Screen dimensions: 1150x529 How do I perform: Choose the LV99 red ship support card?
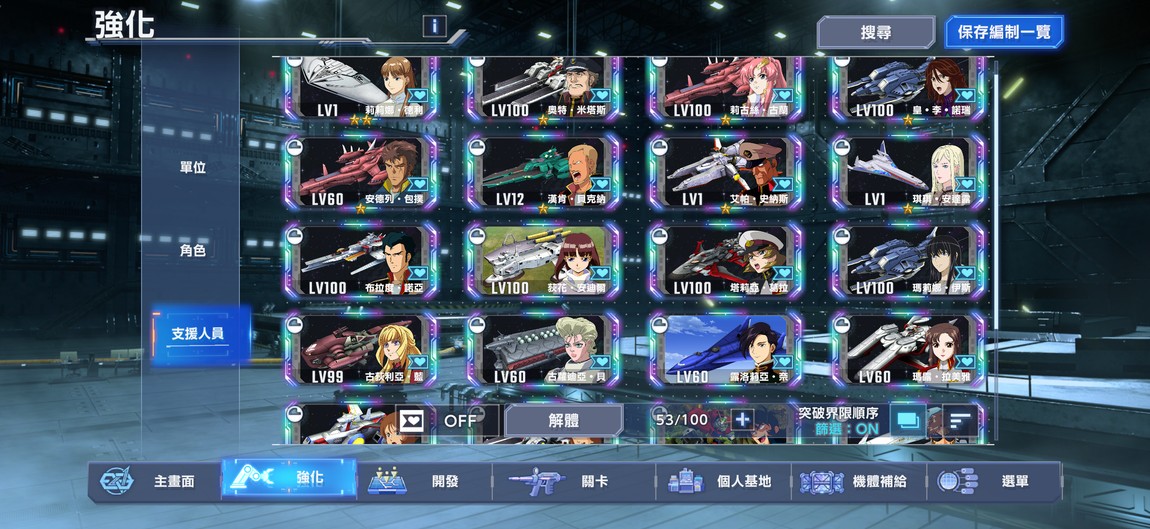tap(359, 351)
